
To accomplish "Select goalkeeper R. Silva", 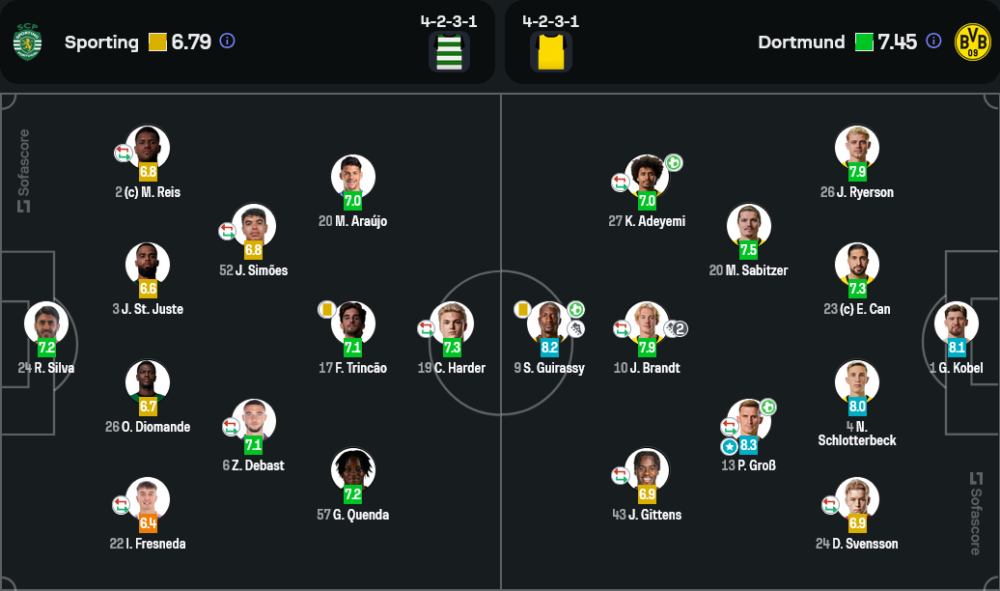I will point(46,324).
